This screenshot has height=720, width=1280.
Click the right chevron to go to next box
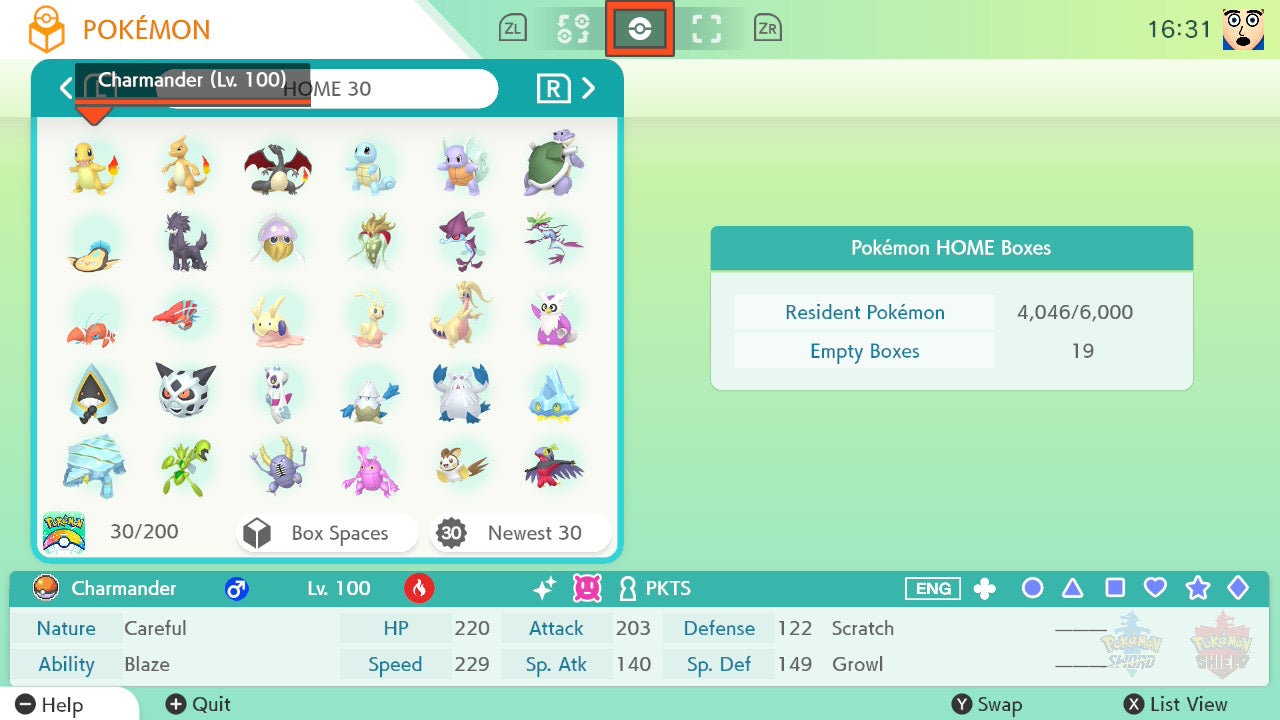[x=589, y=88]
